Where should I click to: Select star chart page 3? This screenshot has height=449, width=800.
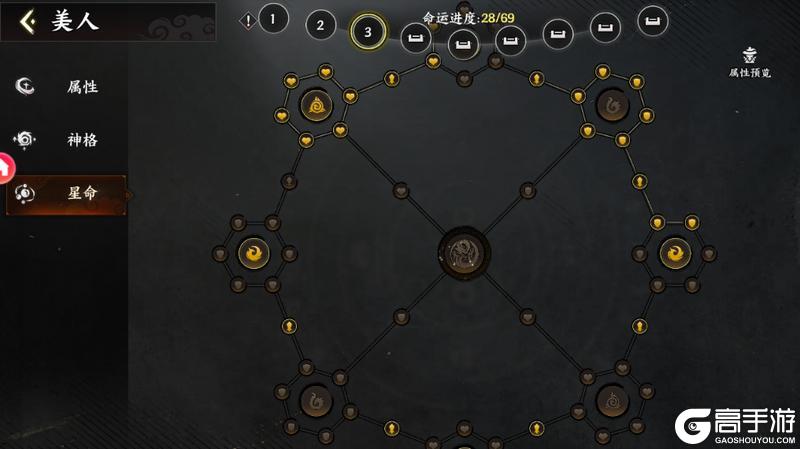368,32
